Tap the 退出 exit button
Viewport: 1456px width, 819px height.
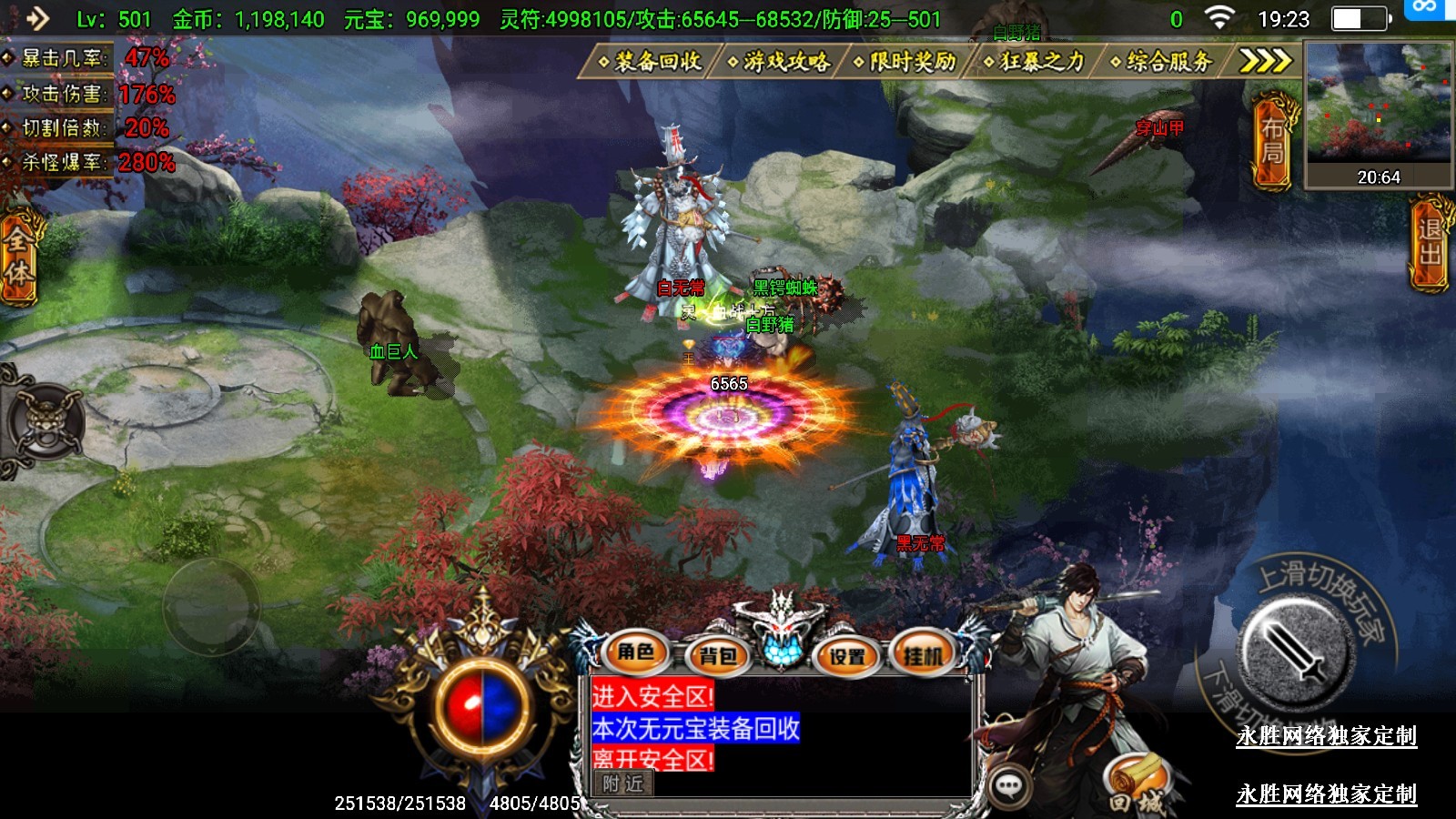tap(1430, 244)
